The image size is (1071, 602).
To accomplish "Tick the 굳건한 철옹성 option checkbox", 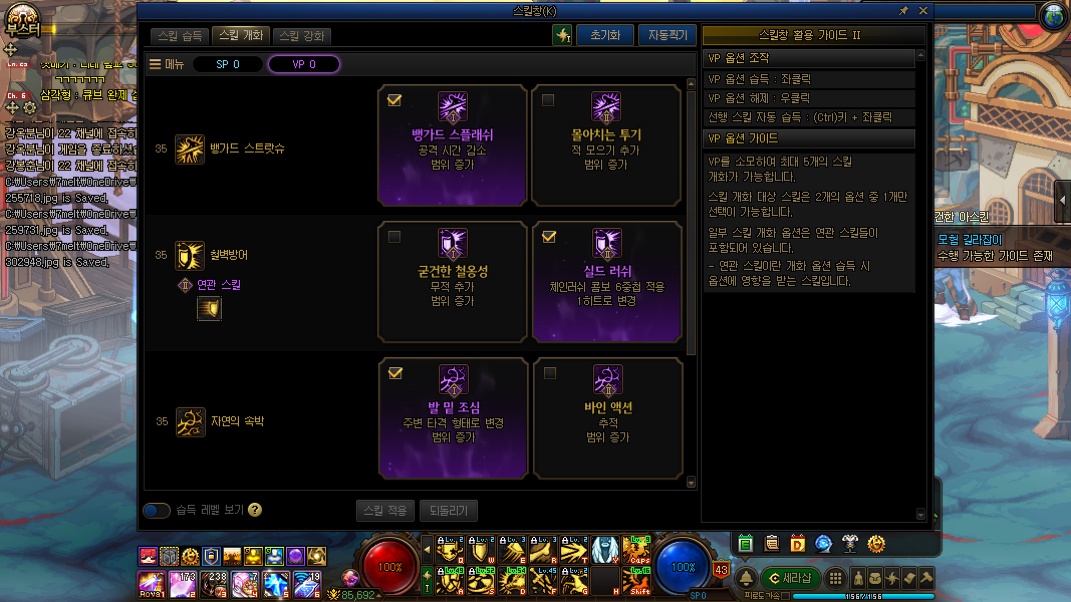I will click(x=394, y=237).
